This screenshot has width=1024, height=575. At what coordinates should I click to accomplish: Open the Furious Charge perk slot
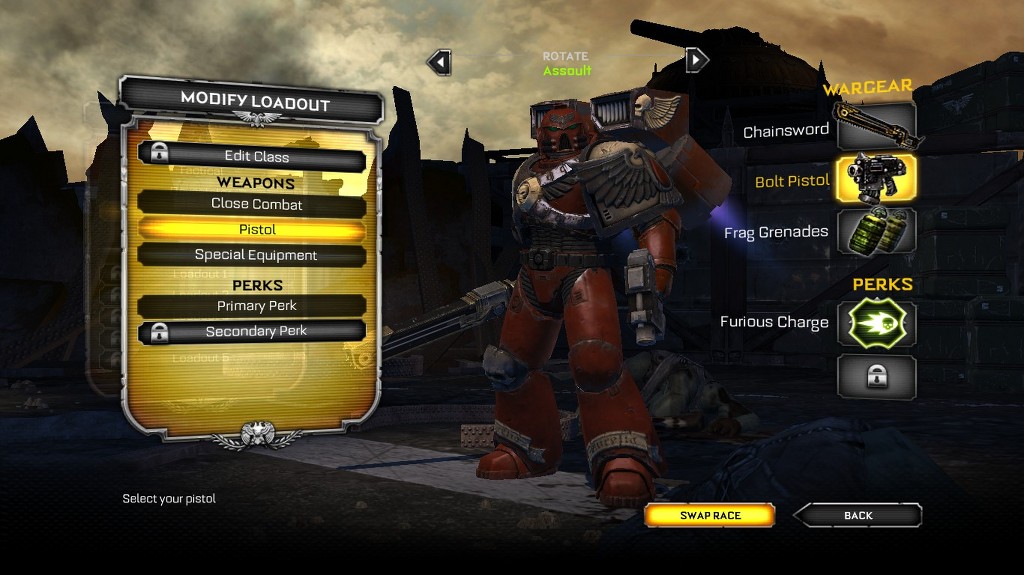pyautogui.click(x=876, y=323)
